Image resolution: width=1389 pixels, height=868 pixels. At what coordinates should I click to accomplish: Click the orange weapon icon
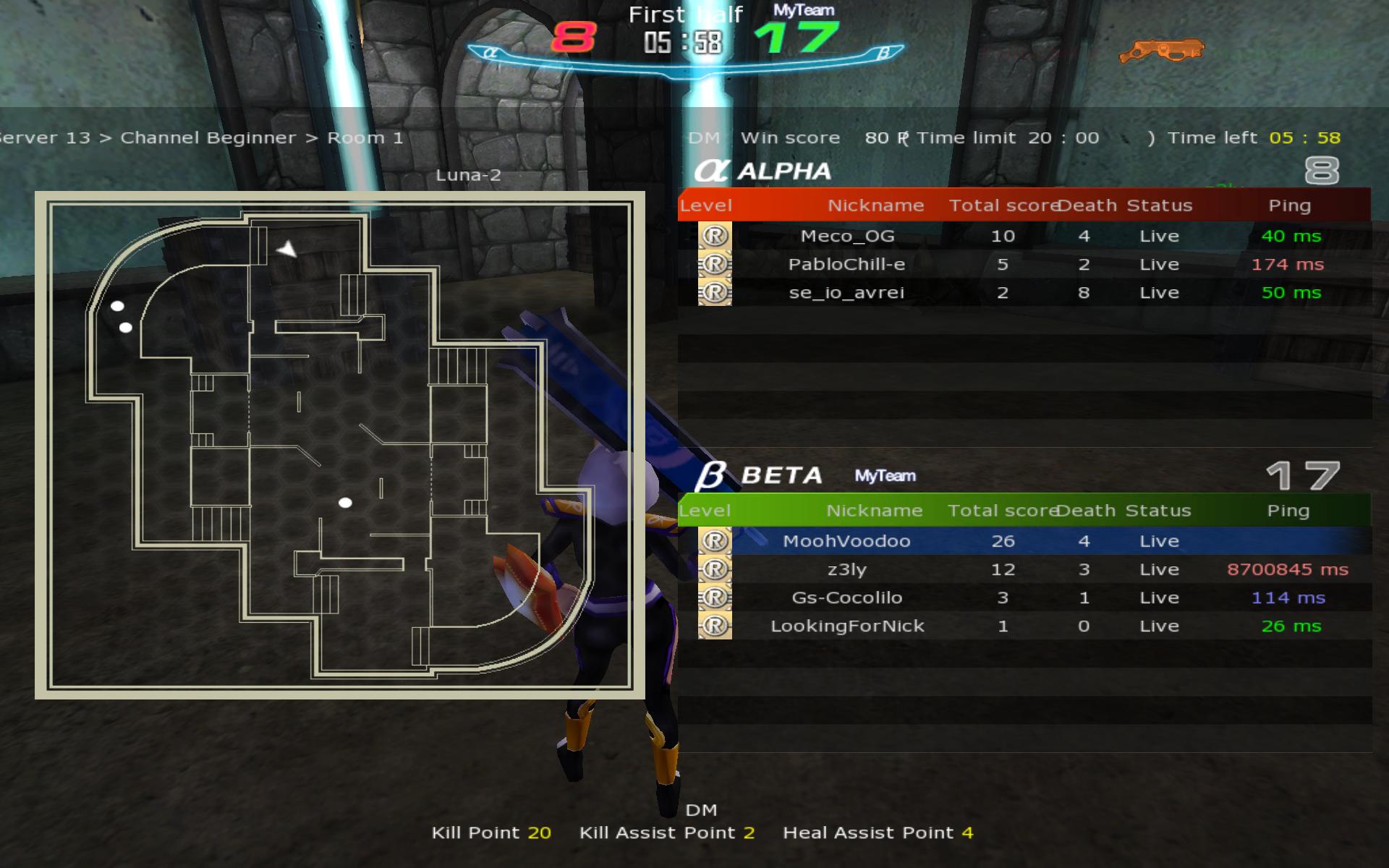pos(1161,51)
